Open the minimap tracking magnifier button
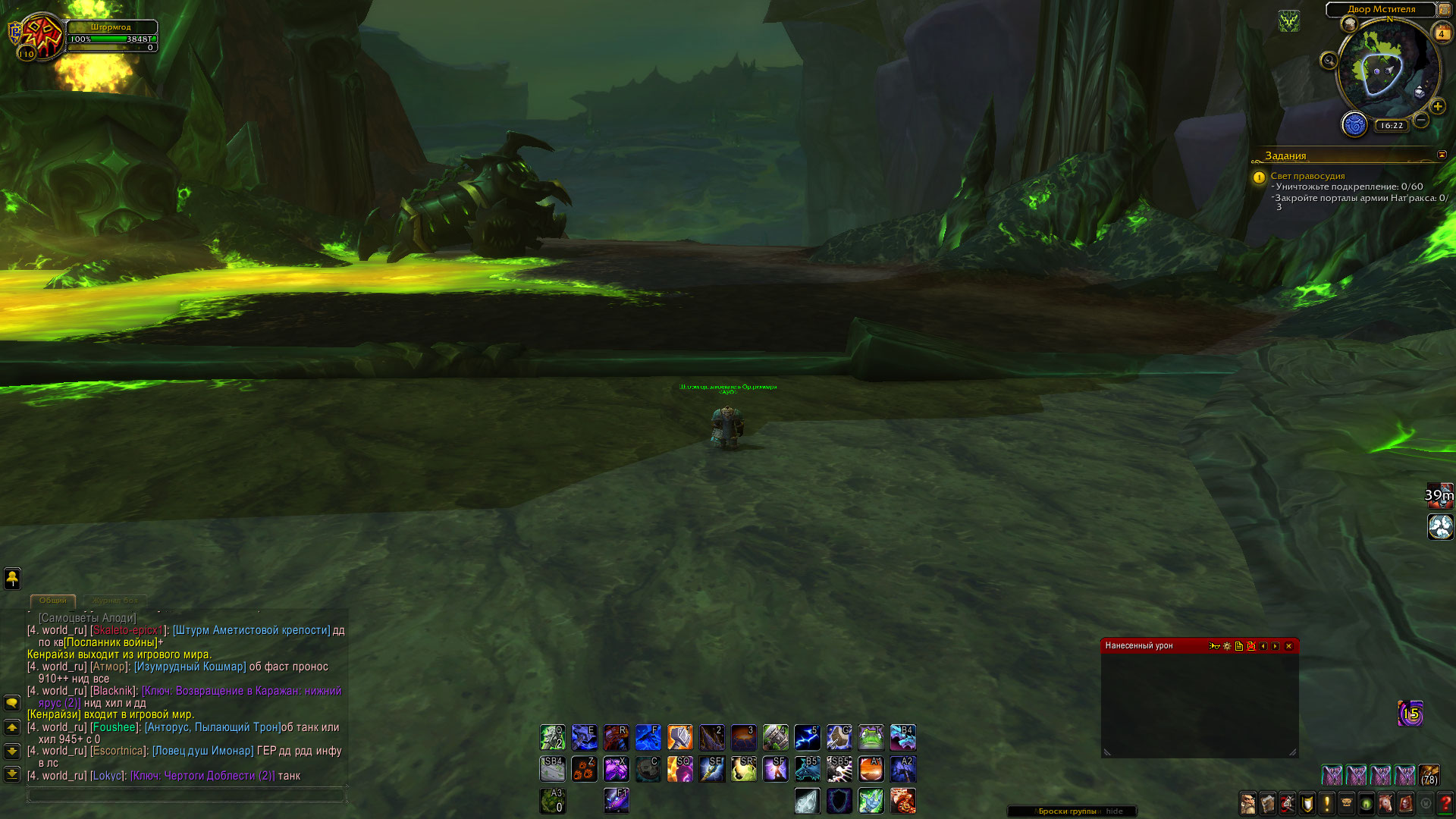Screen dimensions: 1456x819 click(x=1329, y=61)
